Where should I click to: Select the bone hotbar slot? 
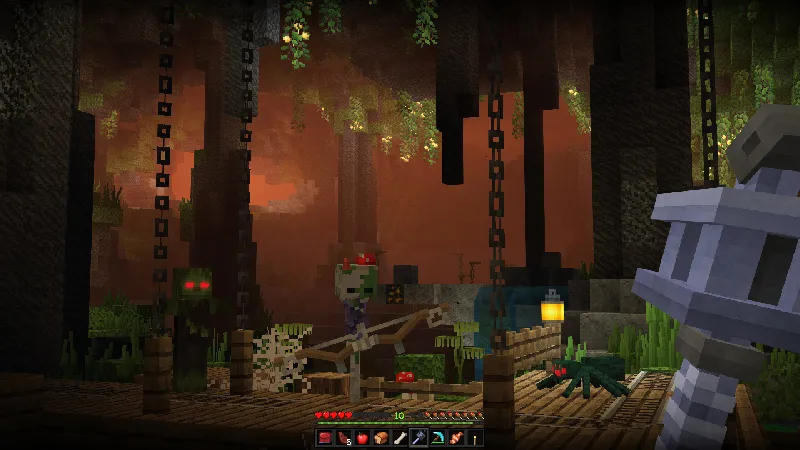point(398,438)
